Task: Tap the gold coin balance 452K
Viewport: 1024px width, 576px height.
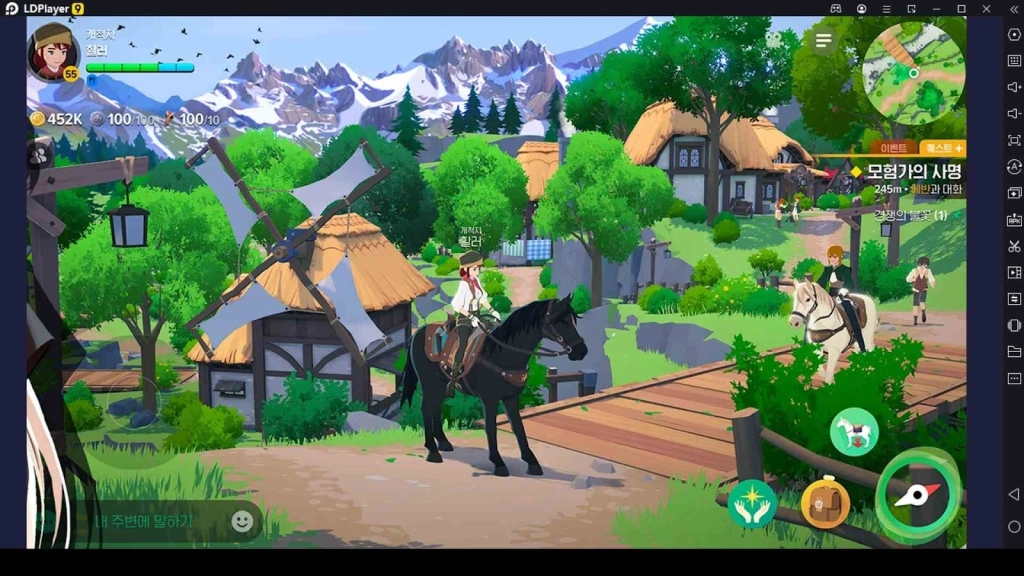Action: (x=56, y=119)
